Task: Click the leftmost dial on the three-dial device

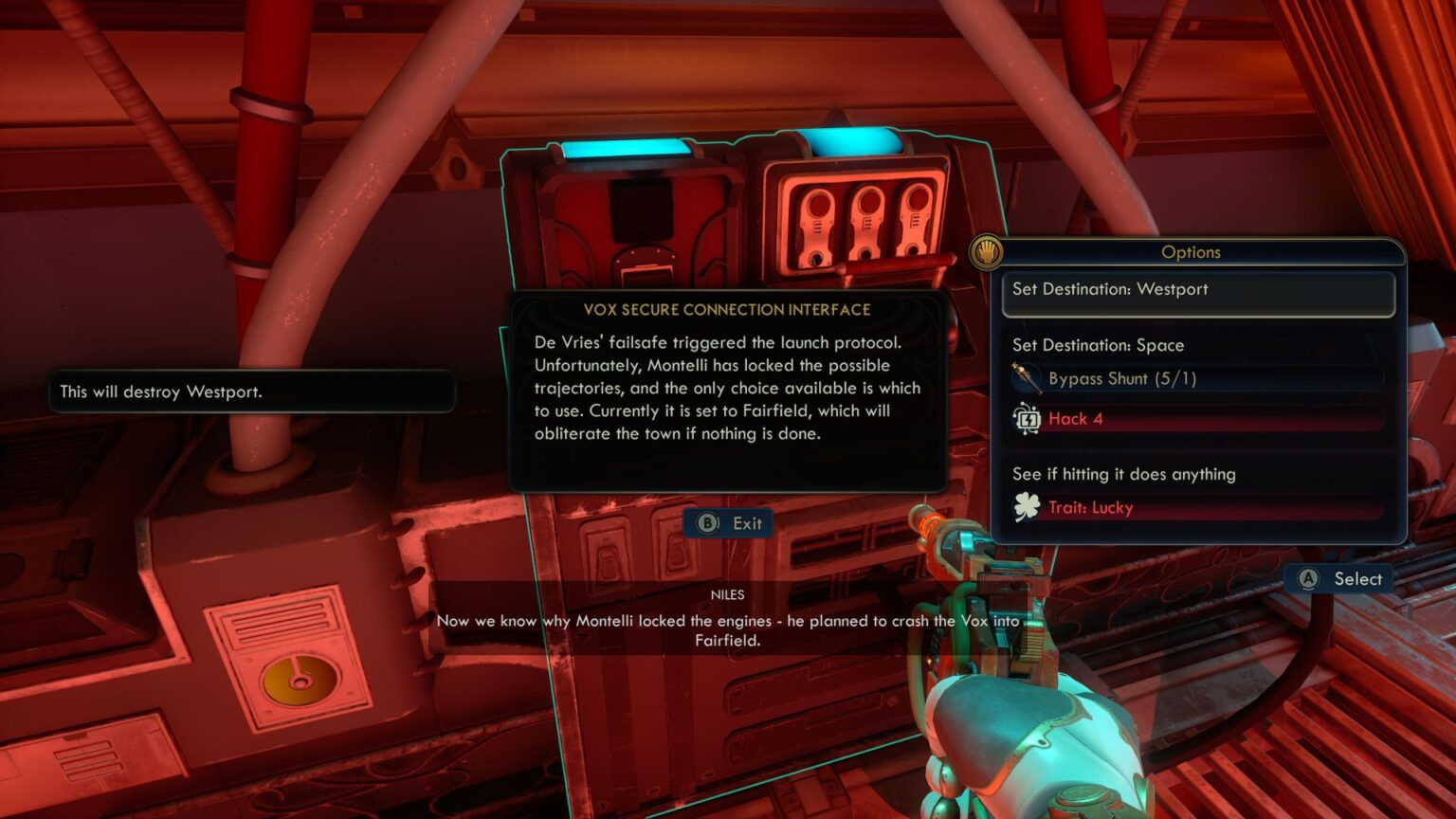Action: click(x=817, y=207)
